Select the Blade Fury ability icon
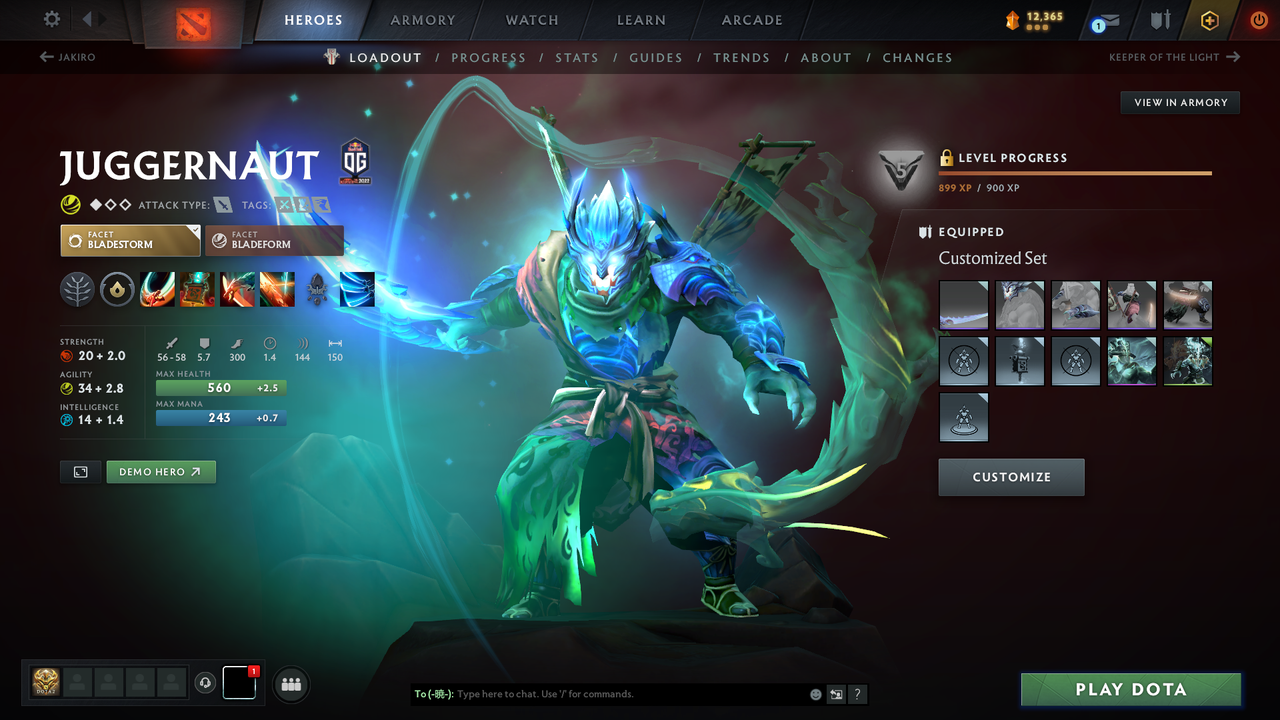 (157, 290)
